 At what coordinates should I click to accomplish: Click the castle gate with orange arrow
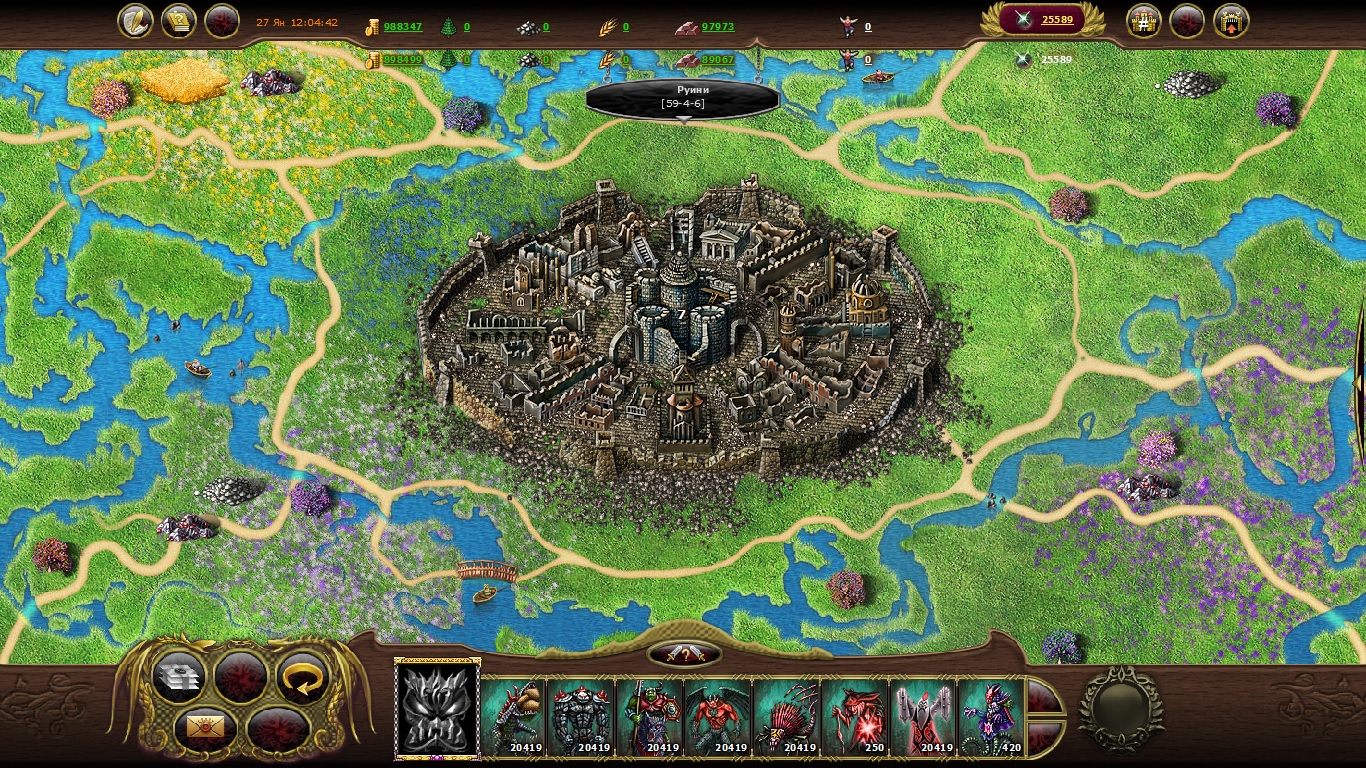(x=1231, y=21)
